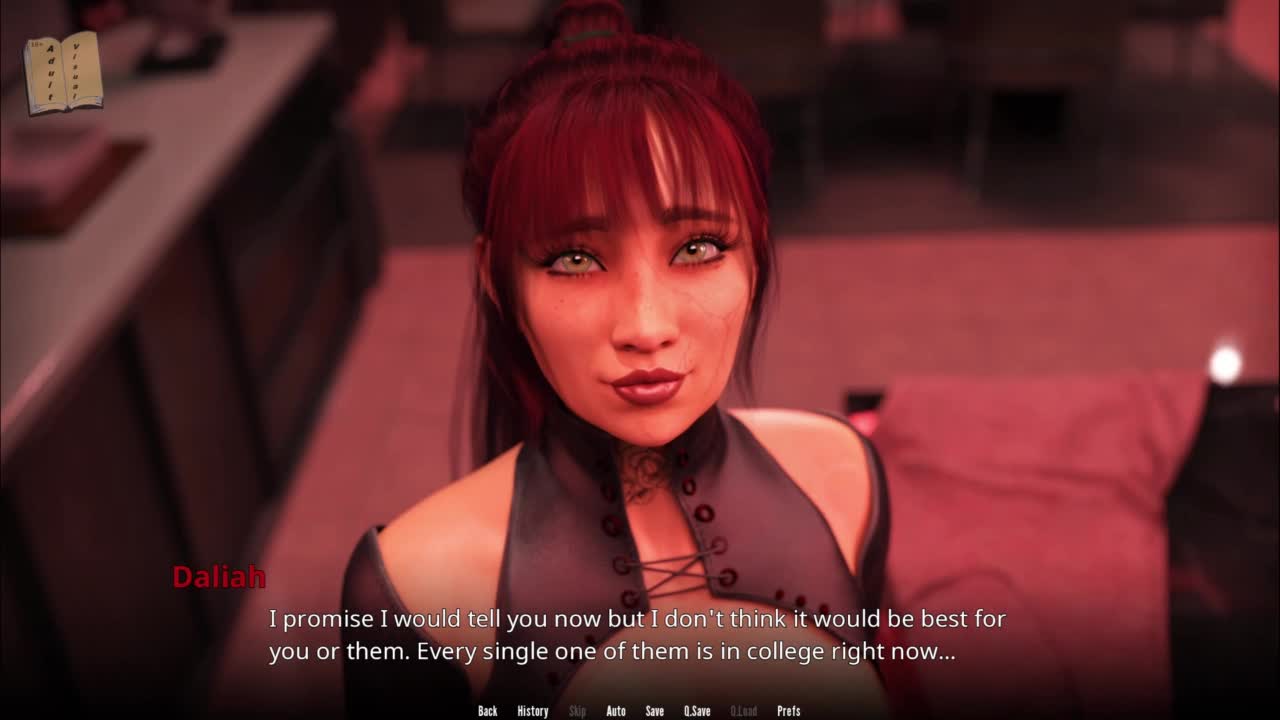Image resolution: width=1280 pixels, height=720 pixels.
Task: Make a quick save with Q.Save
Action: coord(697,711)
